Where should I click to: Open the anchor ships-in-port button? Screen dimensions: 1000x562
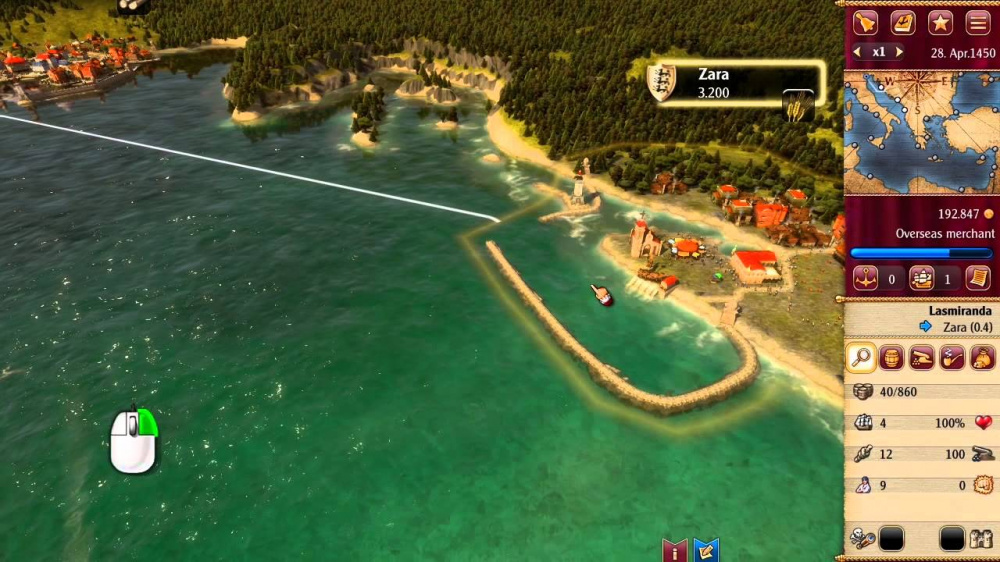tap(866, 278)
